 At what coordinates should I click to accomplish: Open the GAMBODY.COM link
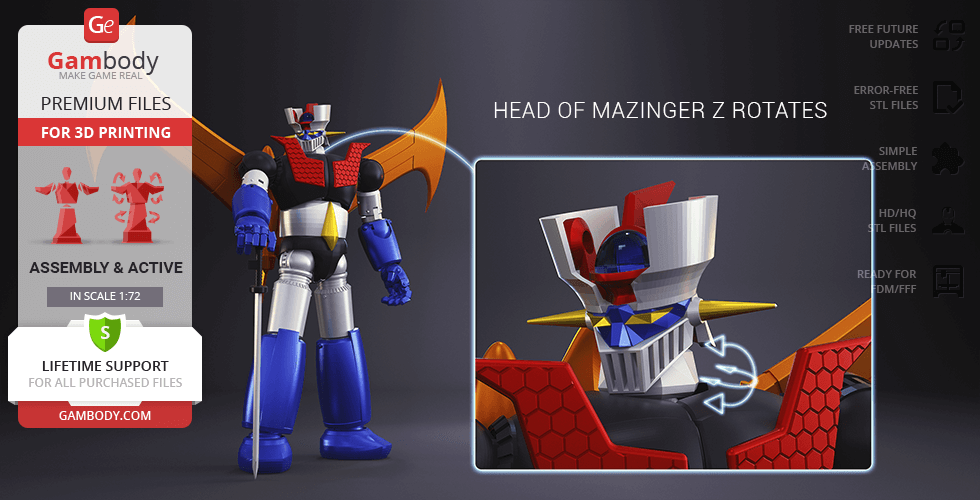(105, 415)
